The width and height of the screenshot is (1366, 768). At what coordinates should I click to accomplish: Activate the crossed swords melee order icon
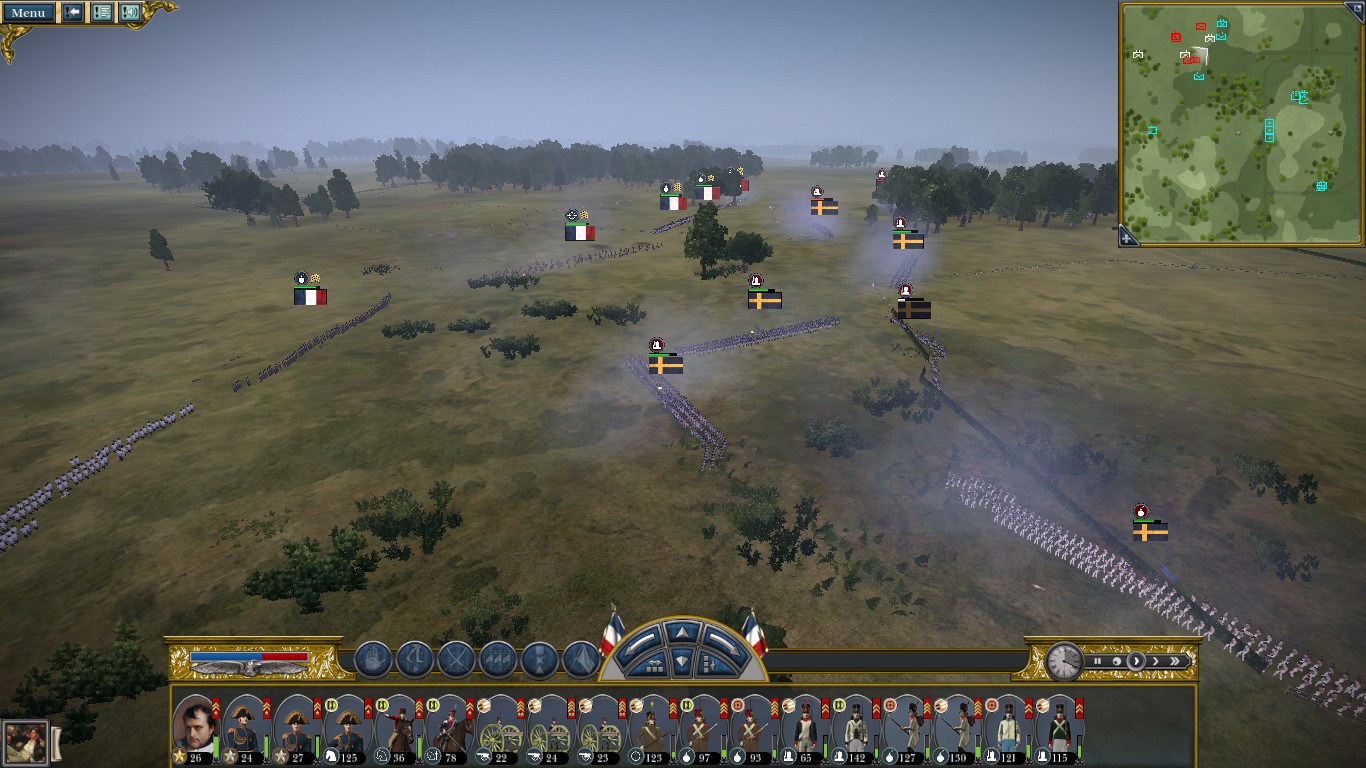click(456, 660)
